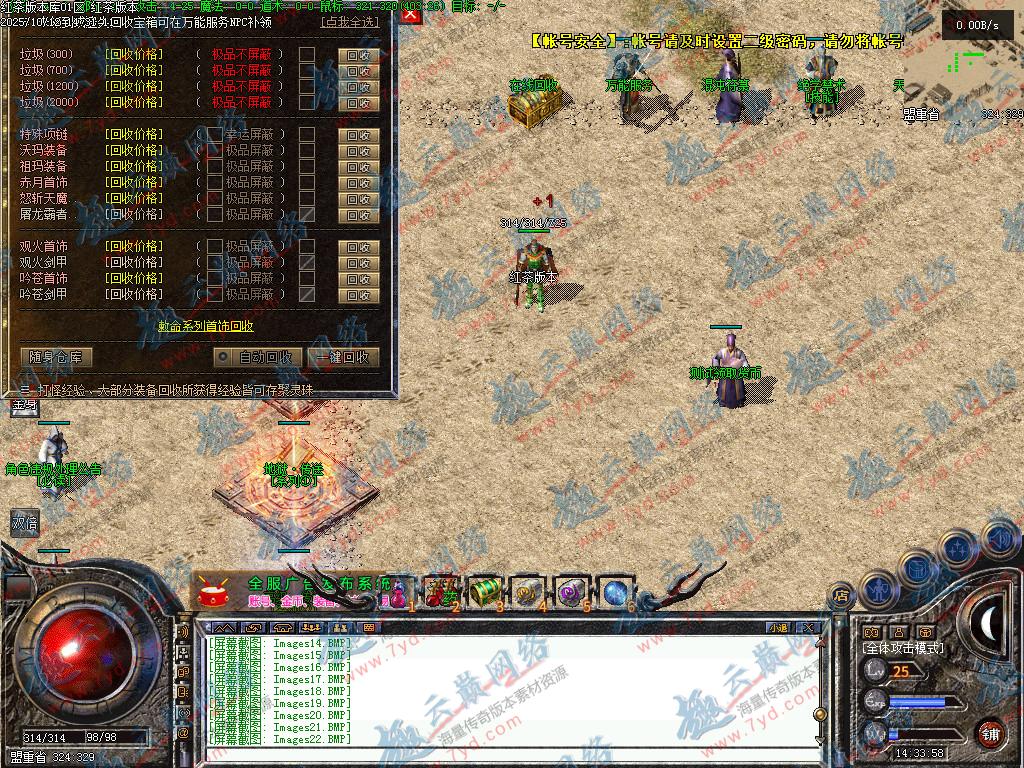Recycle 沃玛装备 with its 回收 button
The height and width of the screenshot is (768, 1024).
tap(359, 152)
